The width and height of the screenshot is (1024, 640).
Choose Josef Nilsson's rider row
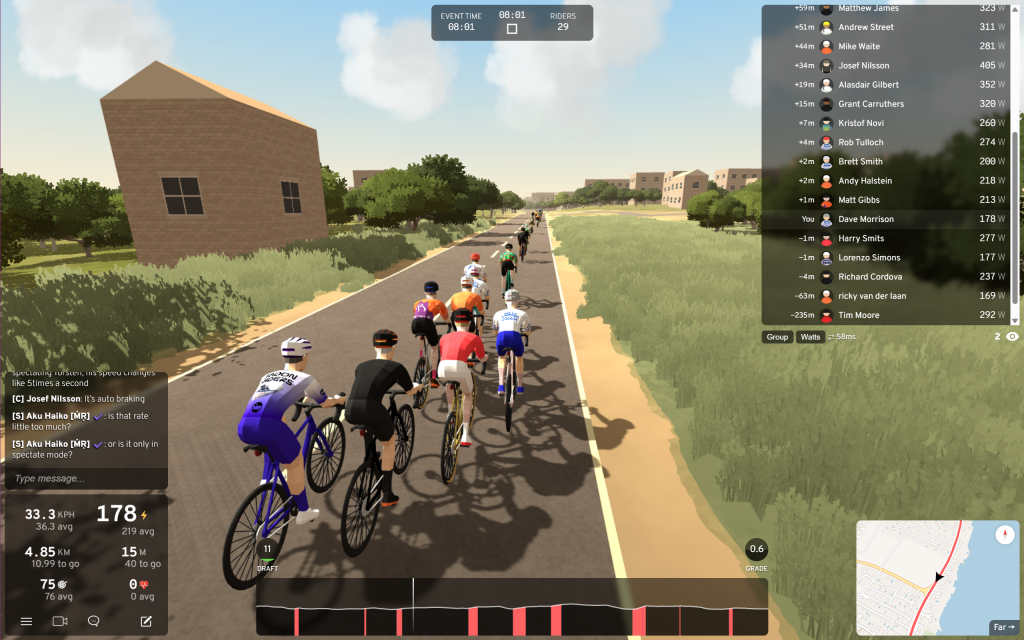[890, 66]
